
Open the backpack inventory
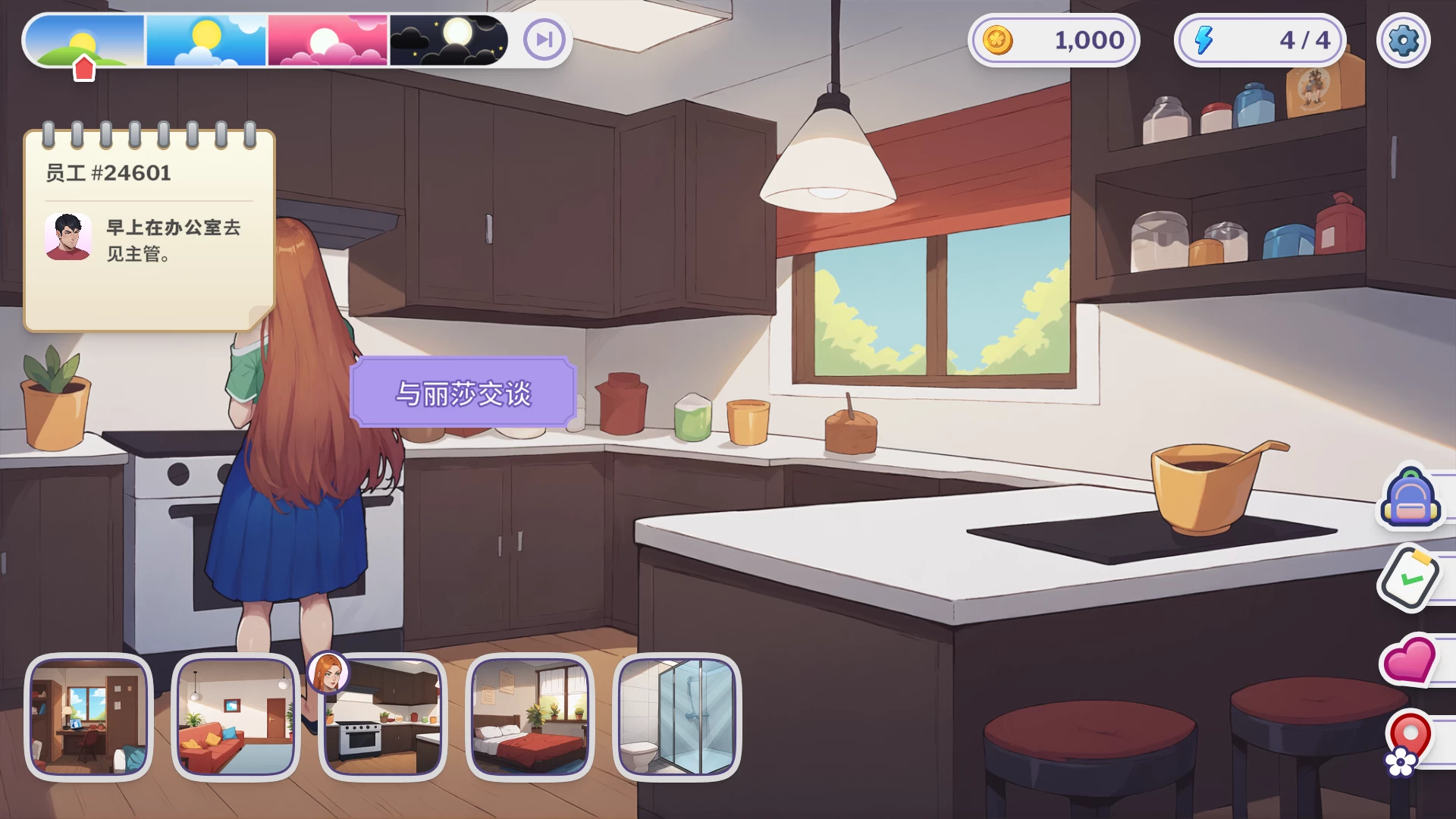[x=1410, y=498]
